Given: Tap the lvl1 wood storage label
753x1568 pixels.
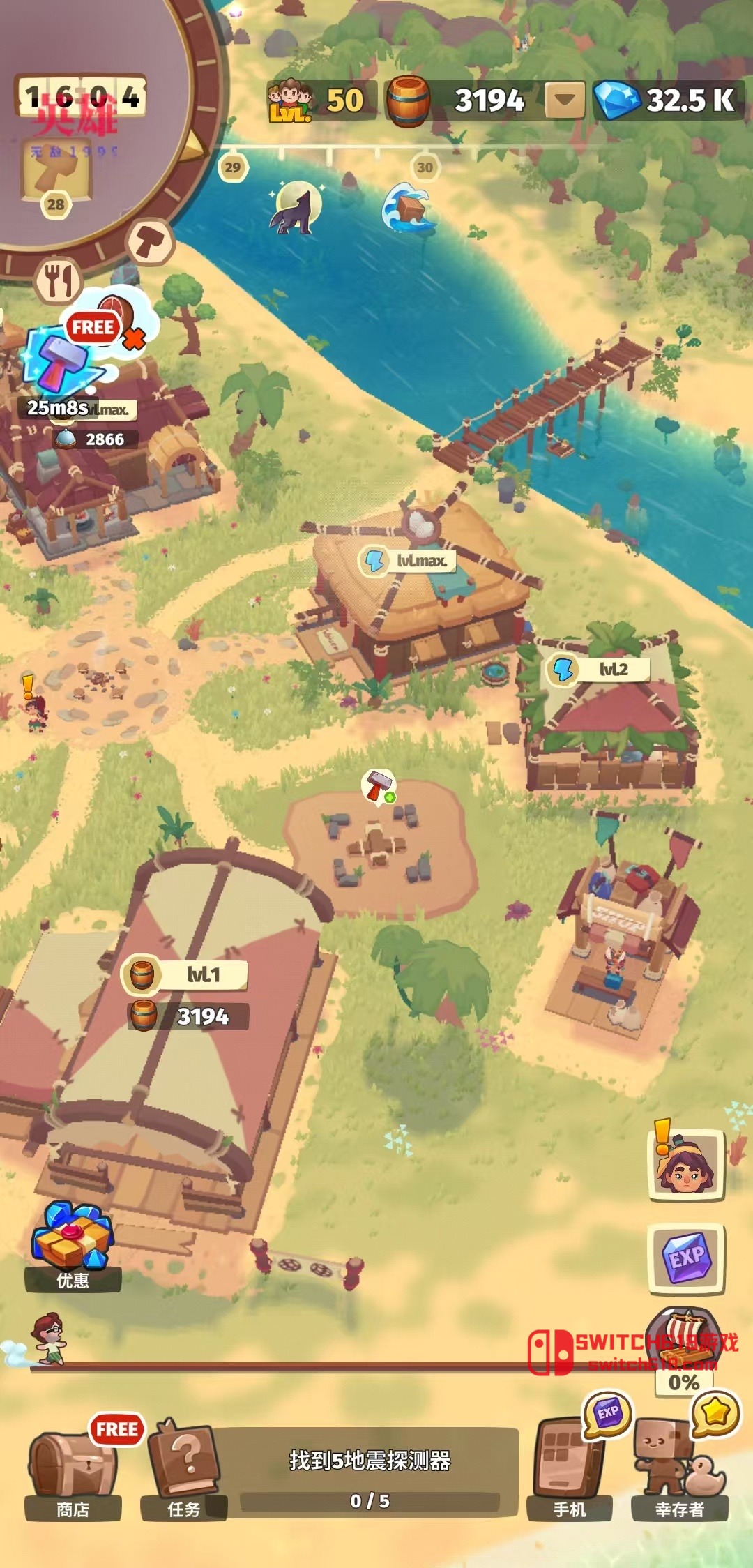Looking at the screenshot, I should tap(185, 974).
